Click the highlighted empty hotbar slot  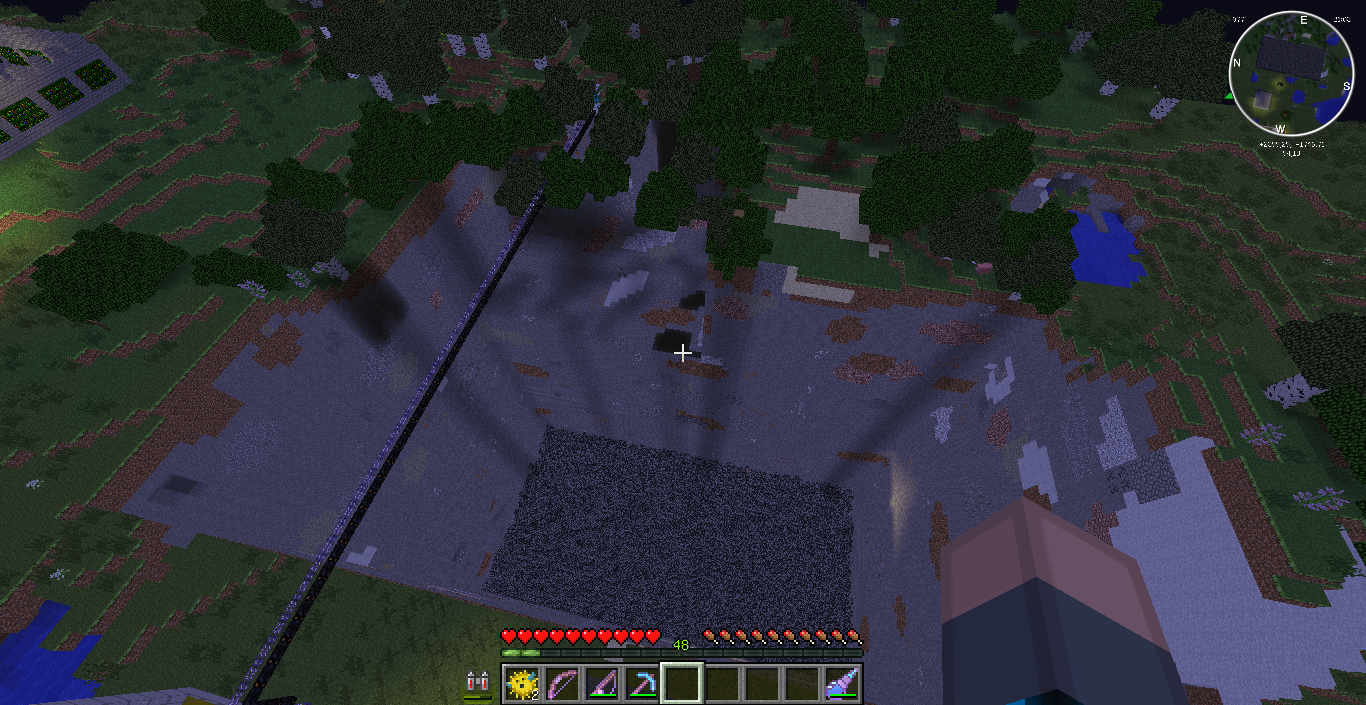click(681, 684)
